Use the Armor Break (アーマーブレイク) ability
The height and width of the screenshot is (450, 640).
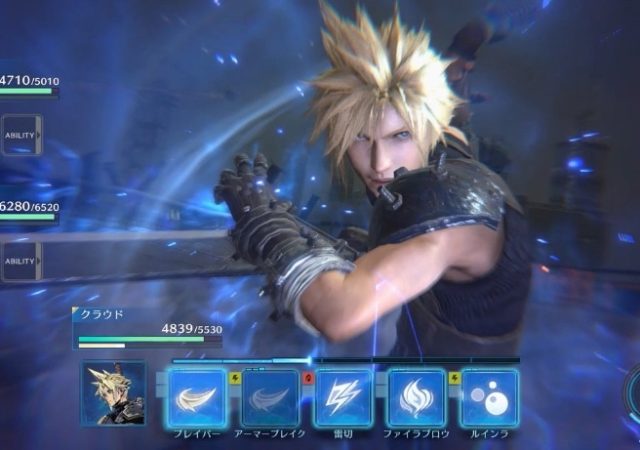(x=270, y=398)
